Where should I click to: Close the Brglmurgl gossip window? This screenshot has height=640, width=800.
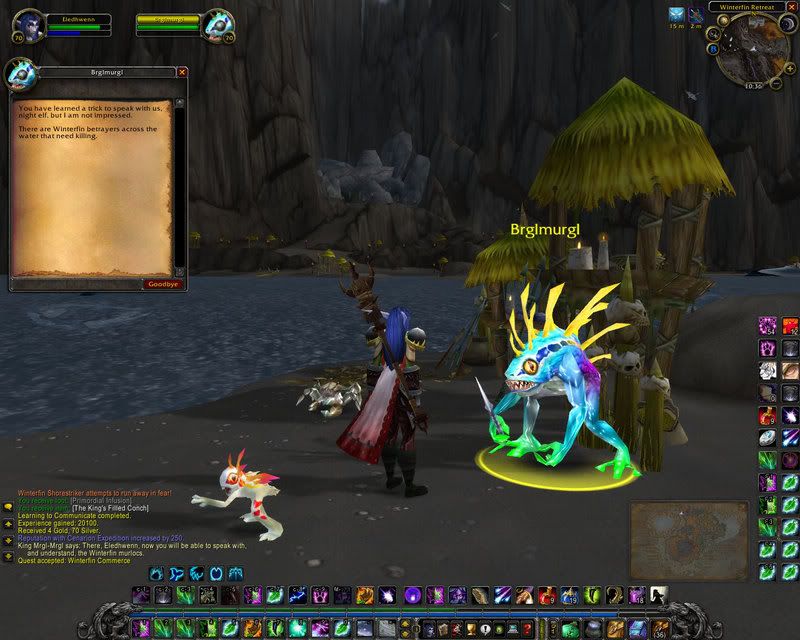tap(182, 72)
